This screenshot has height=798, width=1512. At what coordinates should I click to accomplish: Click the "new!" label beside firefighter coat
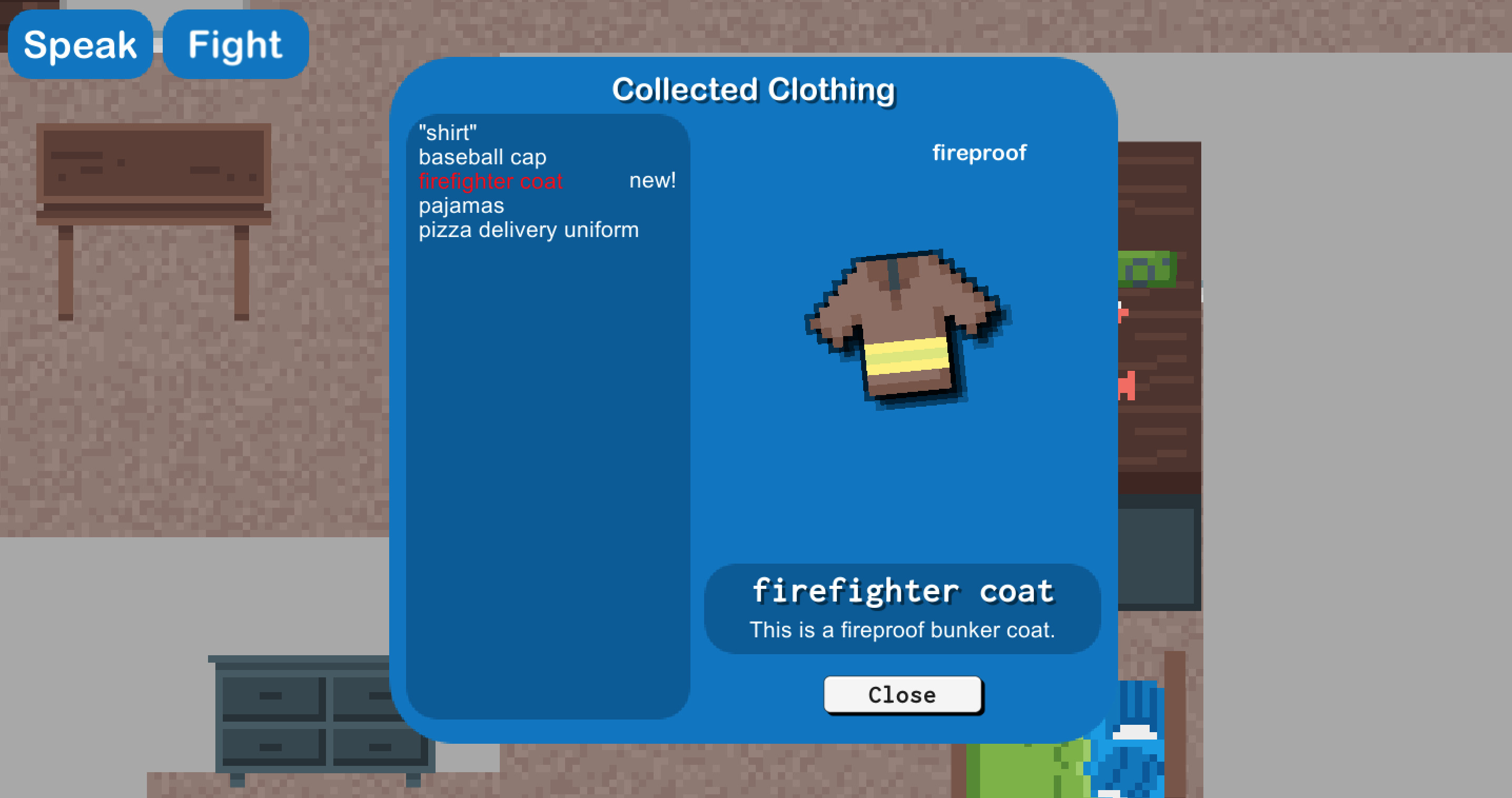pos(652,180)
